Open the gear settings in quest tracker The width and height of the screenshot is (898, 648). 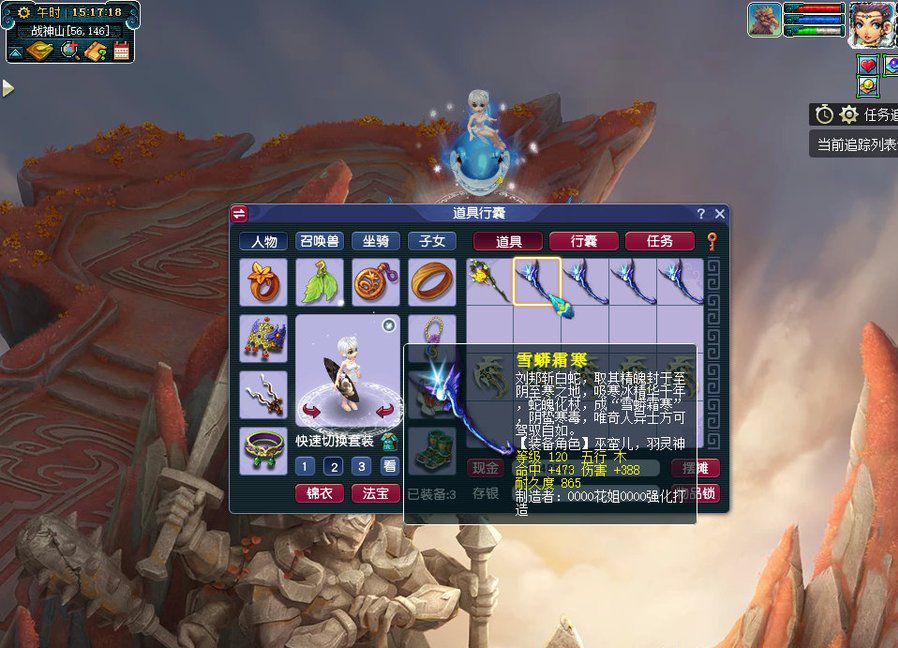[x=849, y=115]
